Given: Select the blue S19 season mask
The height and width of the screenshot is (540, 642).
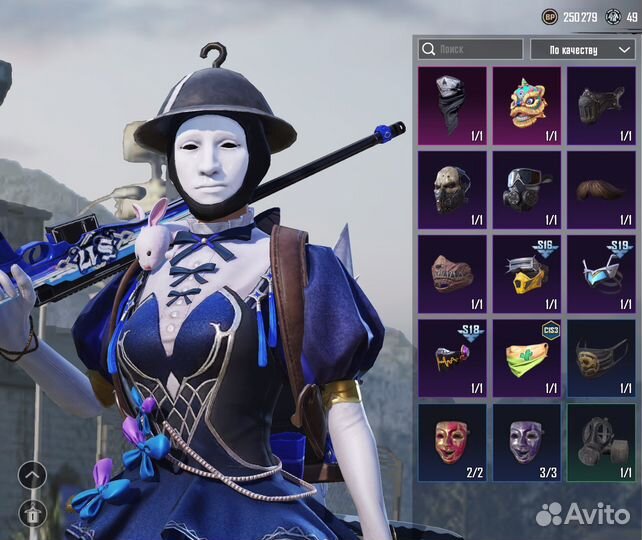Looking at the screenshot, I should pos(601,272).
